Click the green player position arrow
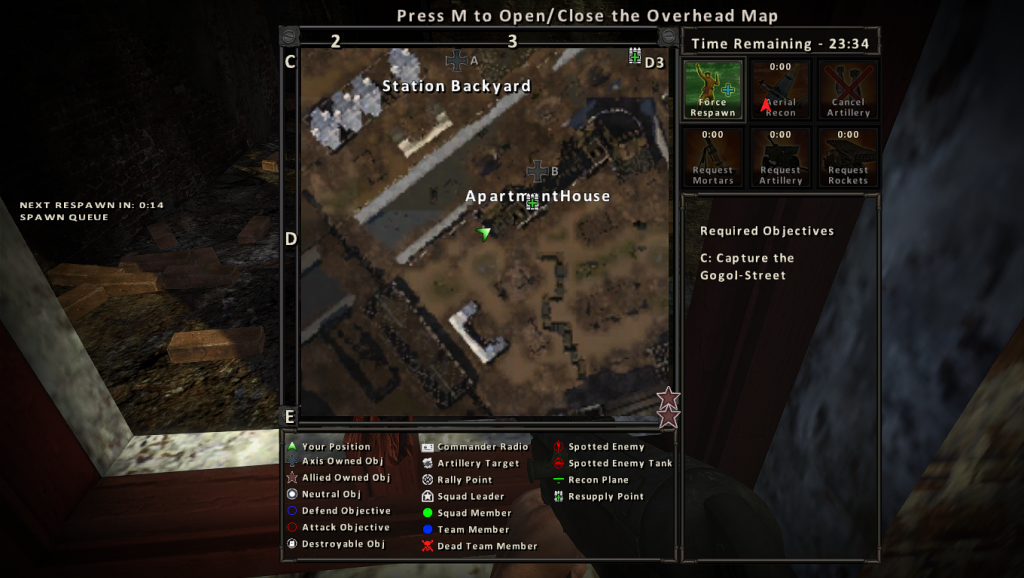 coord(485,233)
